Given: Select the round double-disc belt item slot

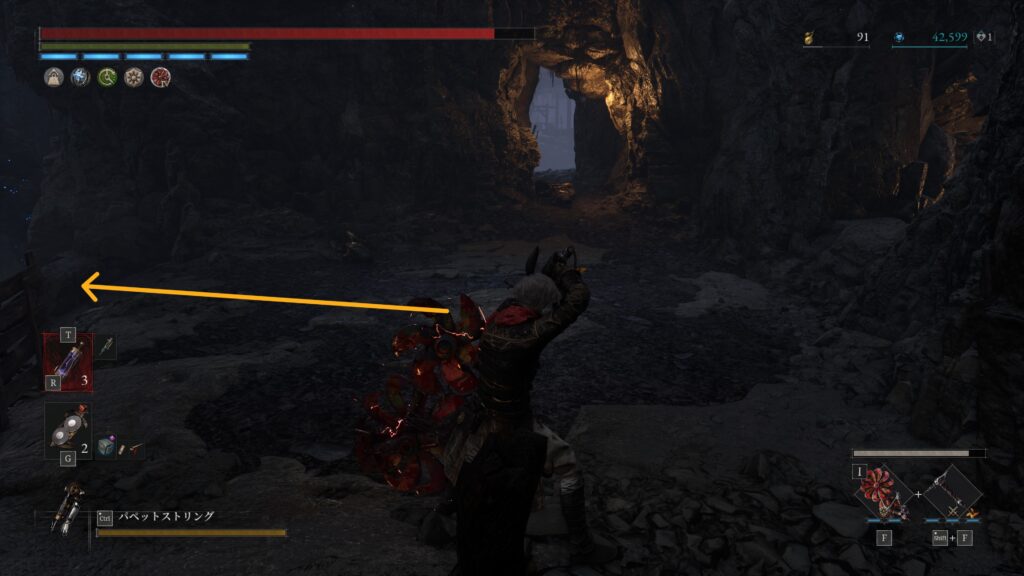Looking at the screenshot, I should click(66, 431).
